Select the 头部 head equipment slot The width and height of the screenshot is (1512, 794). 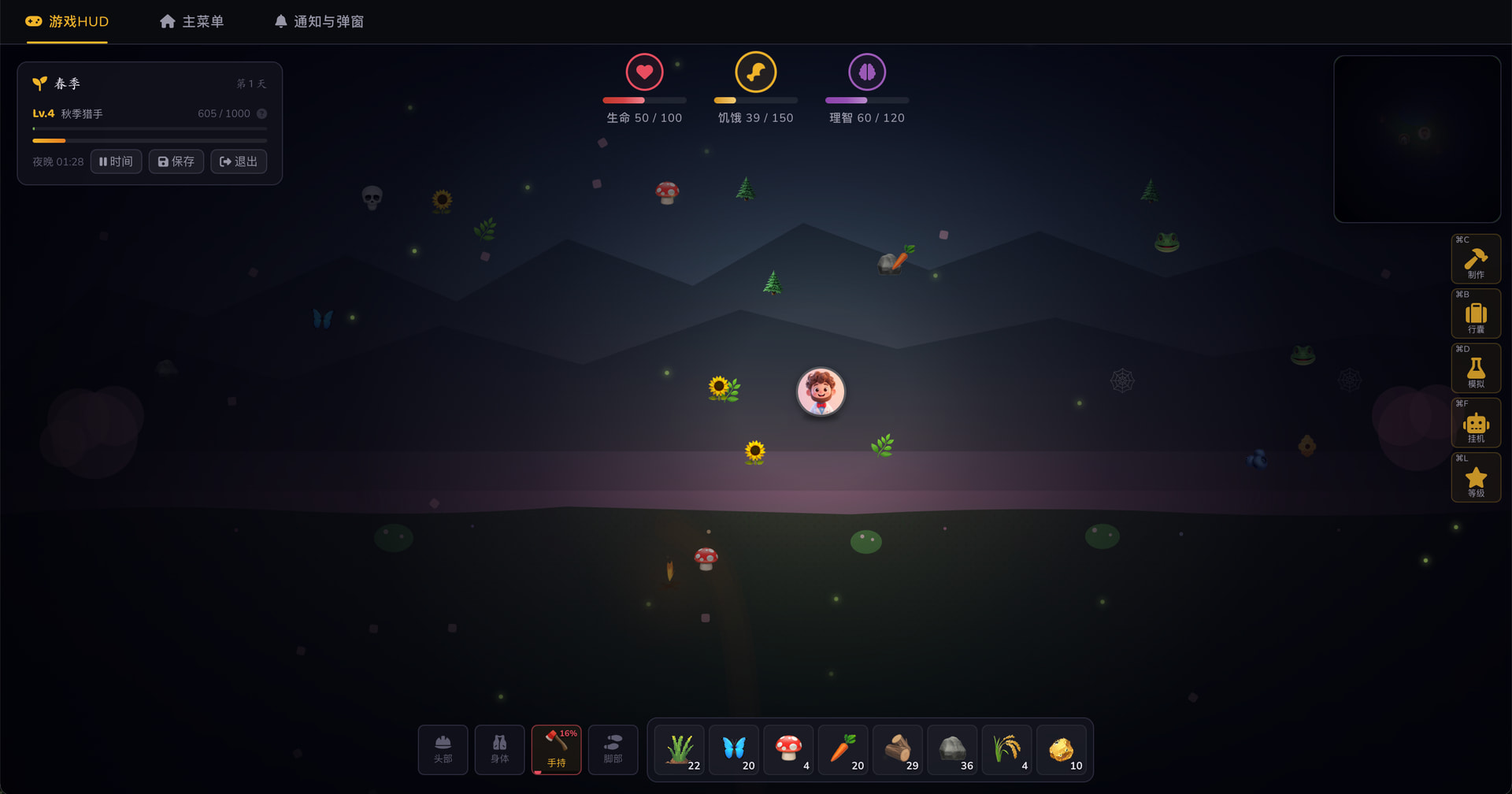click(443, 749)
